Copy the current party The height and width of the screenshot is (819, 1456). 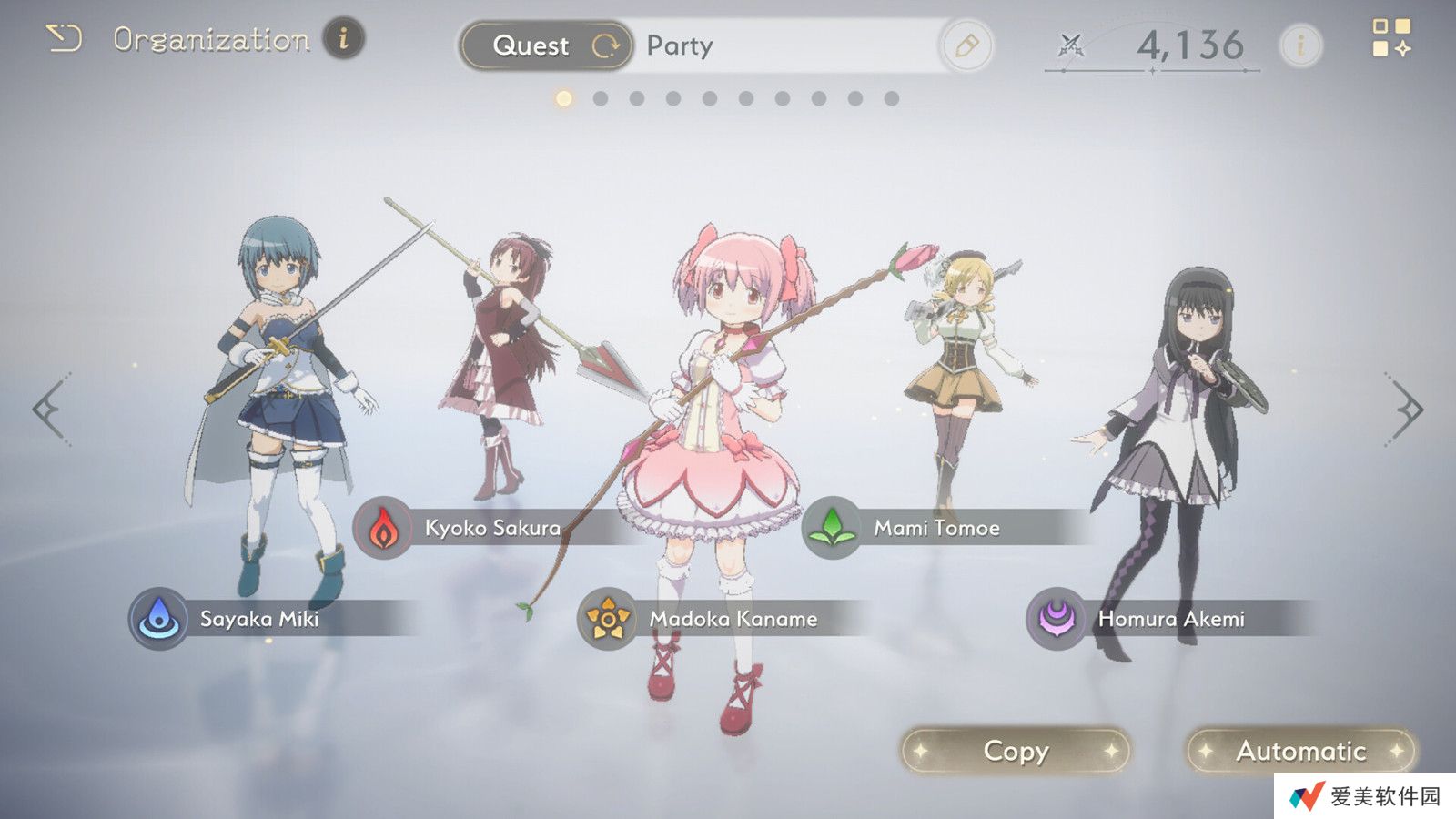point(1016,751)
